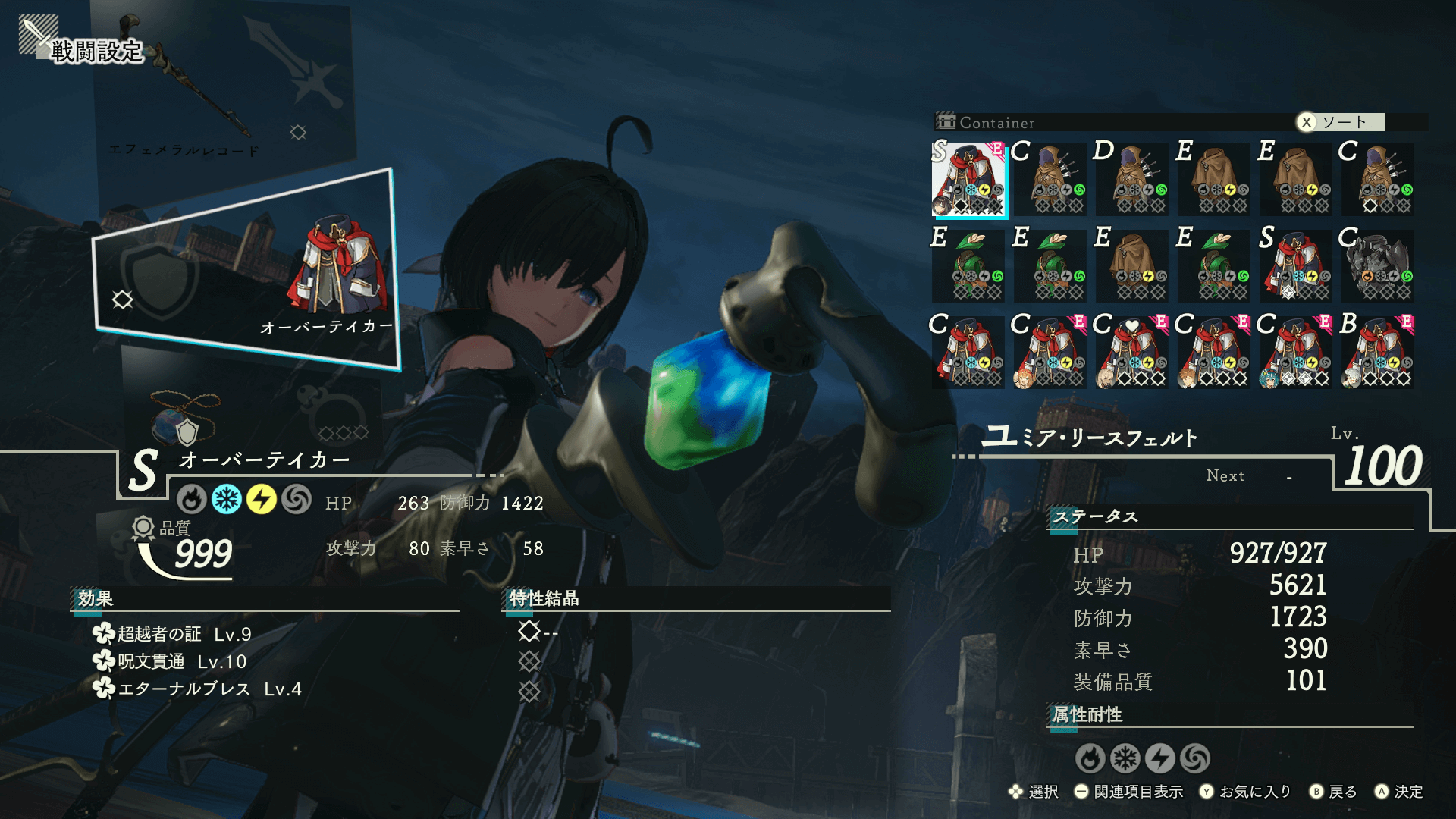
Task: Choose the unequipped S-rank red coat
Action: 1297,266
